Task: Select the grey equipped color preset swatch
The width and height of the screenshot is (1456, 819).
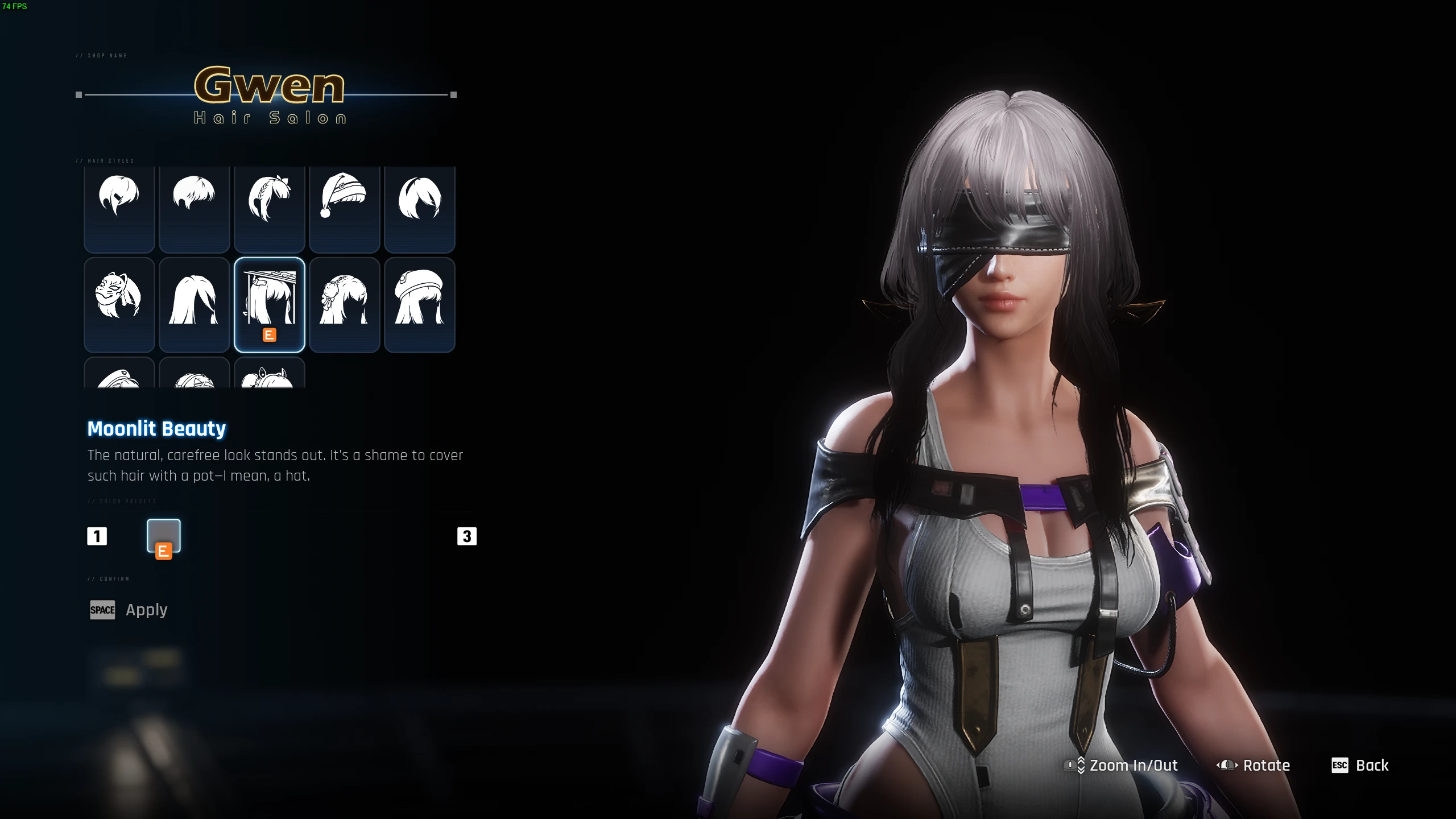Action: click(x=164, y=536)
